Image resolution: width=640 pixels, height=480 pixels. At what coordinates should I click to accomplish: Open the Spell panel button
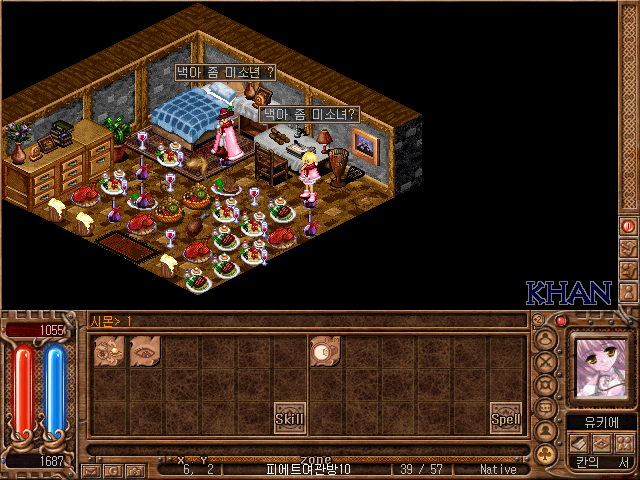coord(506,418)
